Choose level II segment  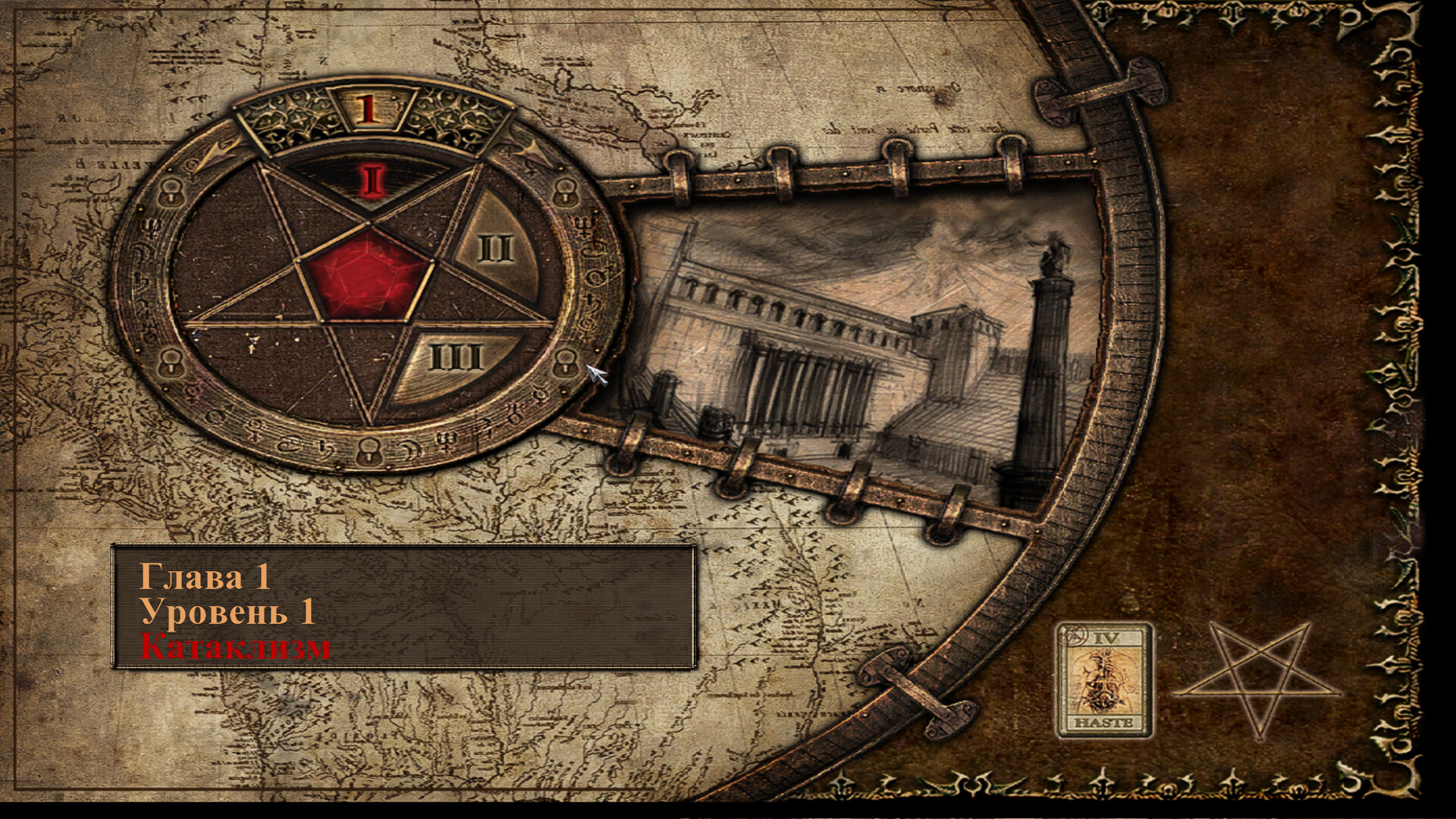pyautogui.click(x=495, y=246)
